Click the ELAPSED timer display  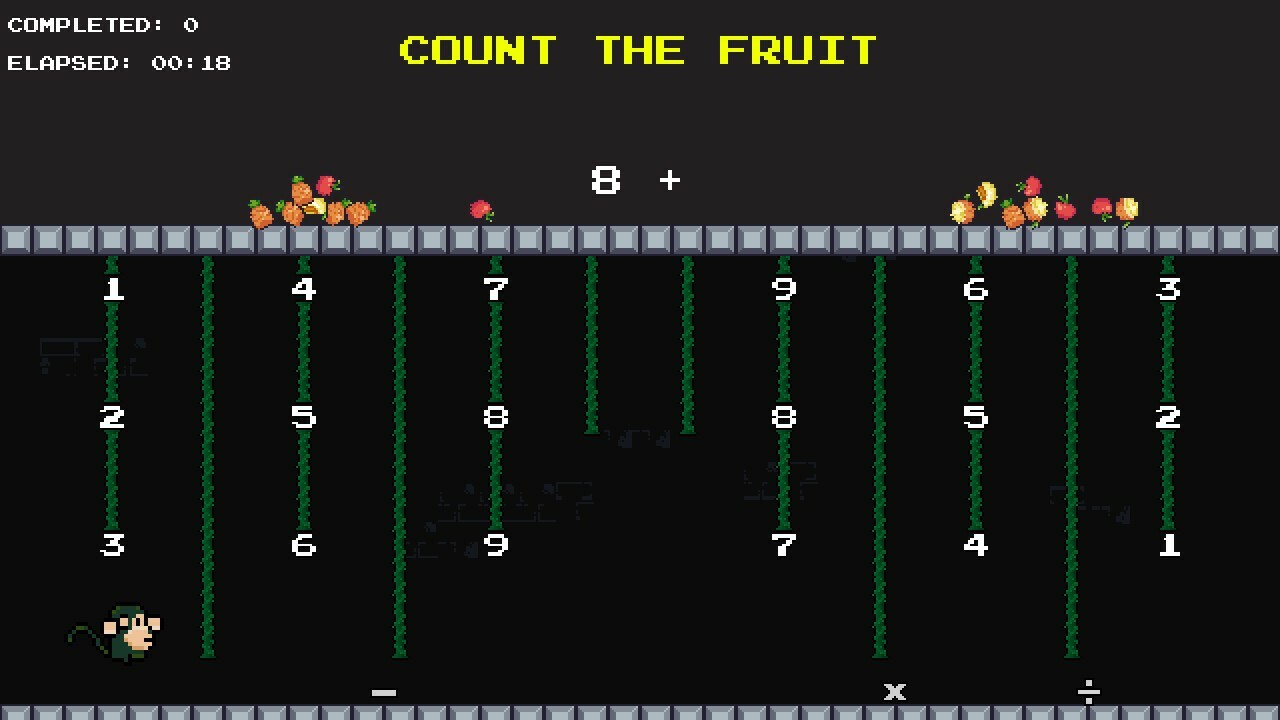tap(118, 63)
